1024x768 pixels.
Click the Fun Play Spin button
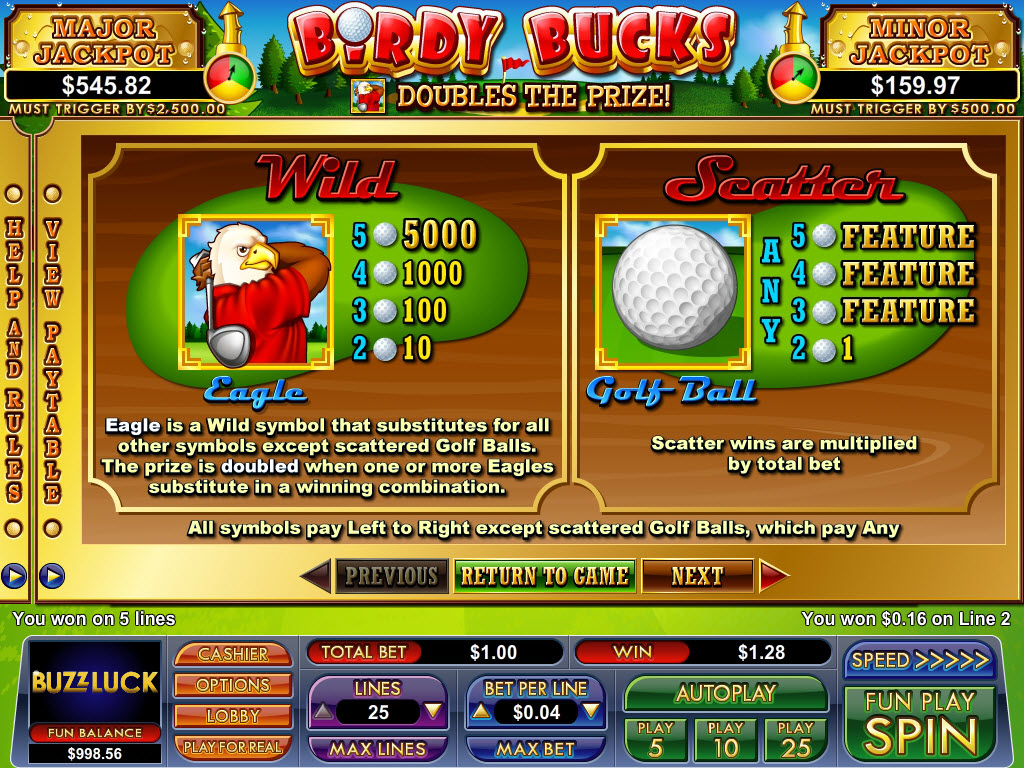click(x=919, y=723)
